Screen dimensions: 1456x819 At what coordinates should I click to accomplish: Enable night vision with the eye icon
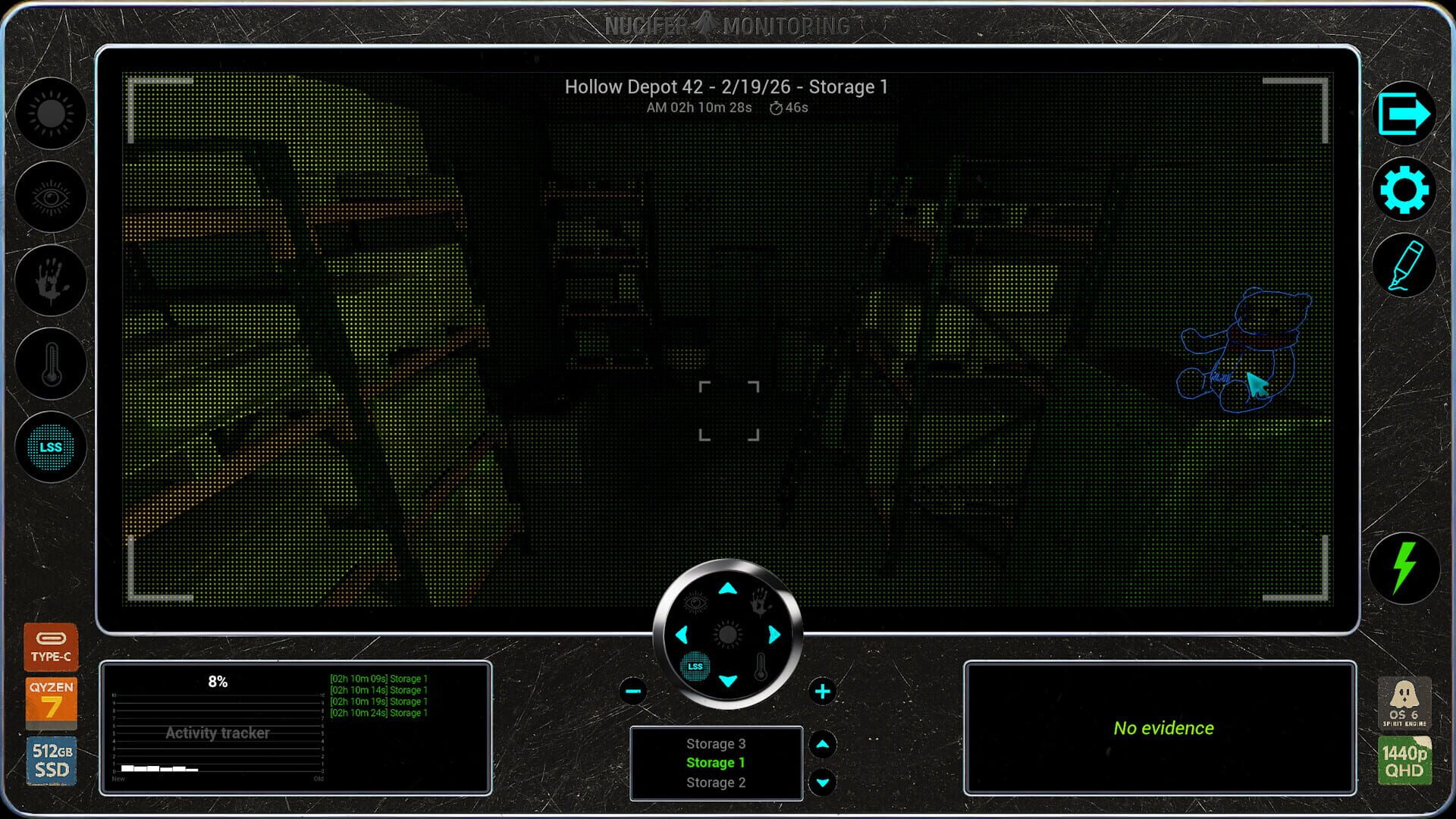coord(50,197)
